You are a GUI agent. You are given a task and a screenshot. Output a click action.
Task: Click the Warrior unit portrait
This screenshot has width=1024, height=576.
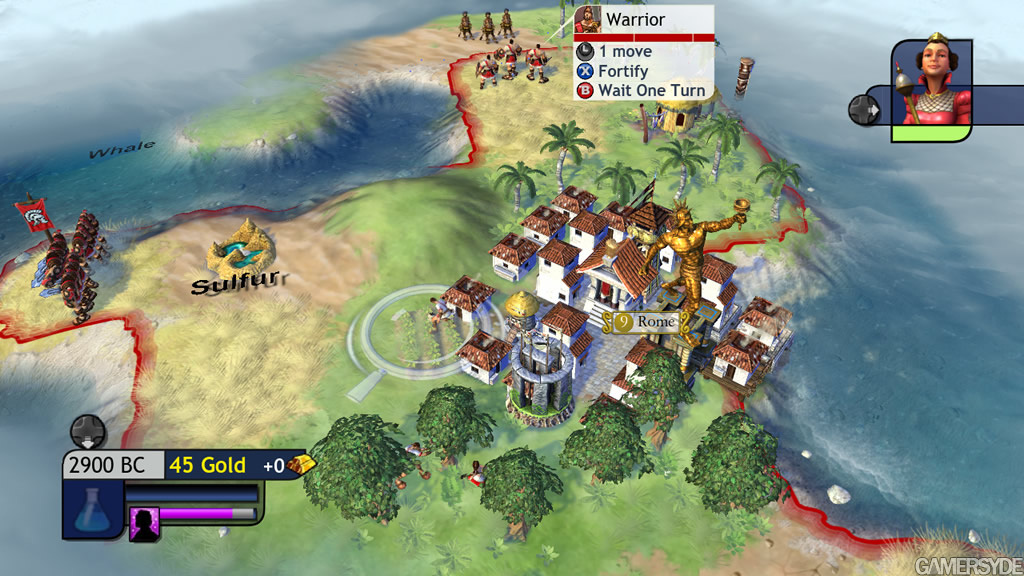[588, 21]
